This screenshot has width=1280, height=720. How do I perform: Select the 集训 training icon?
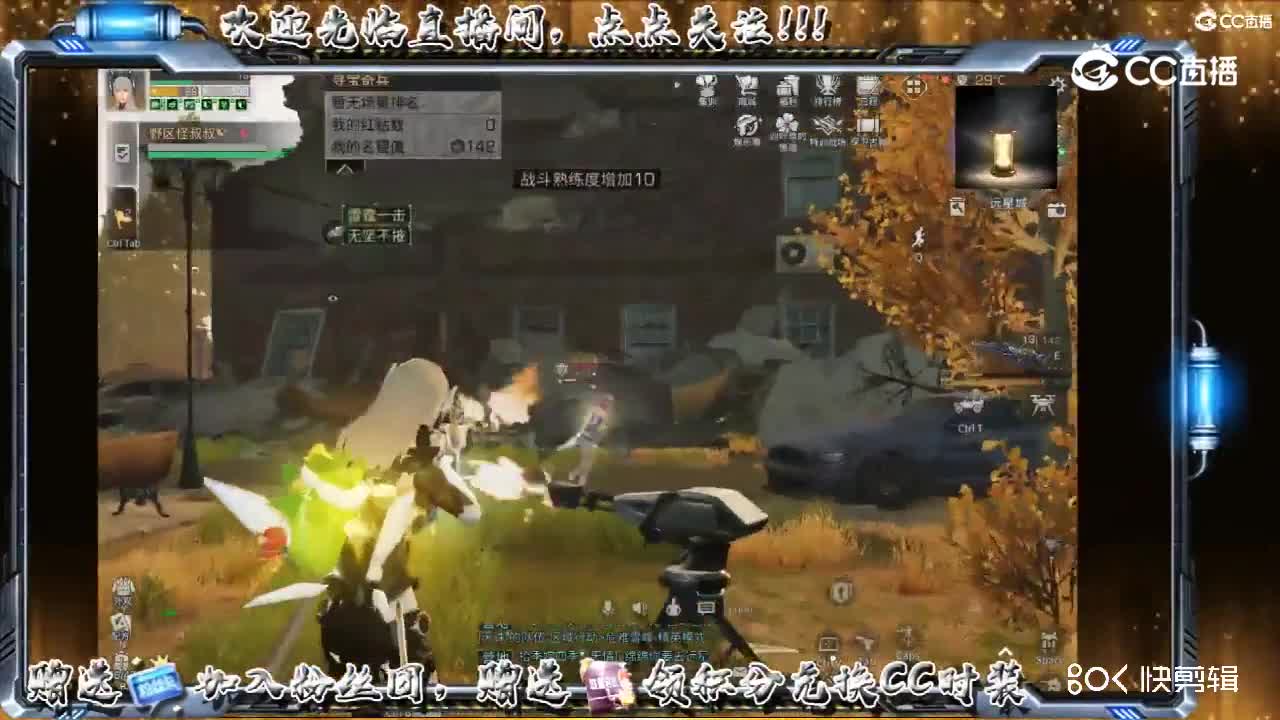coord(707,87)
